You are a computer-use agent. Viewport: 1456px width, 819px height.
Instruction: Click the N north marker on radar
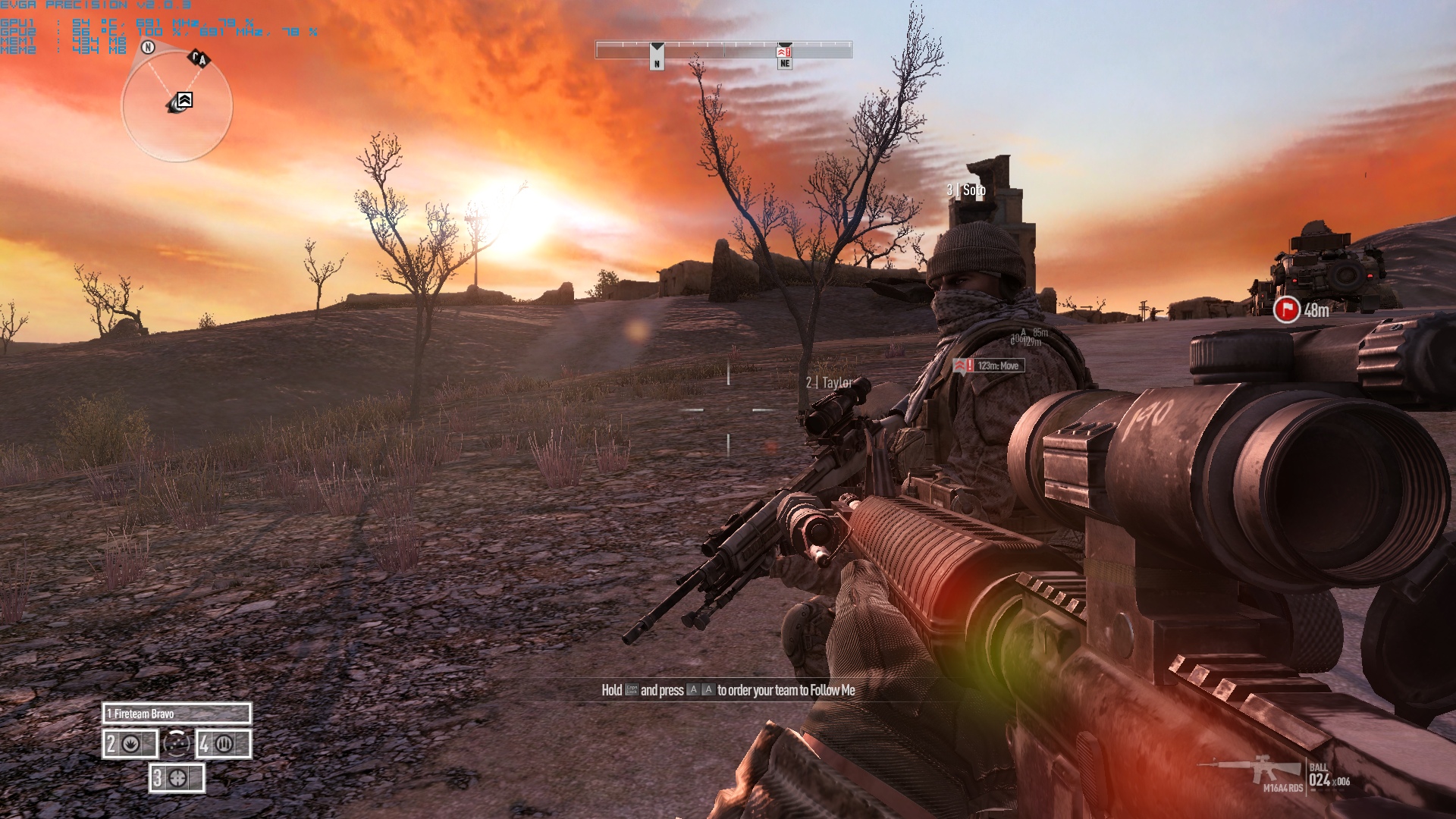(x=148, y=48)
